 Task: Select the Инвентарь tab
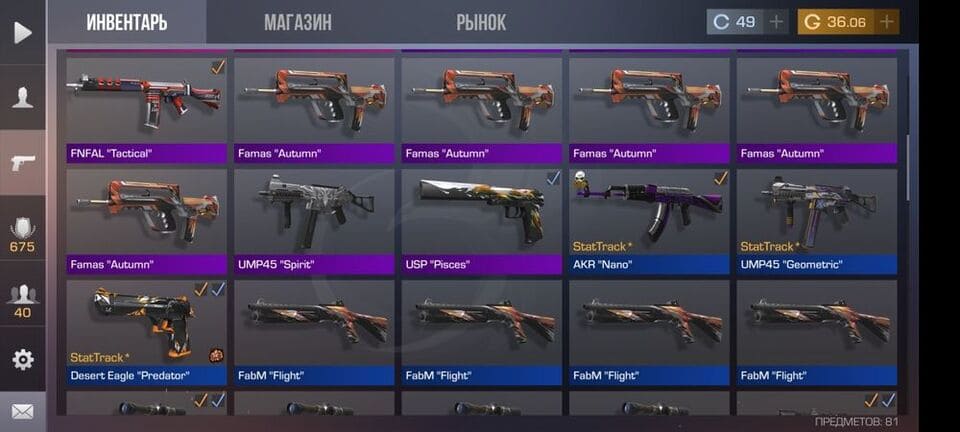pos(127,22)
